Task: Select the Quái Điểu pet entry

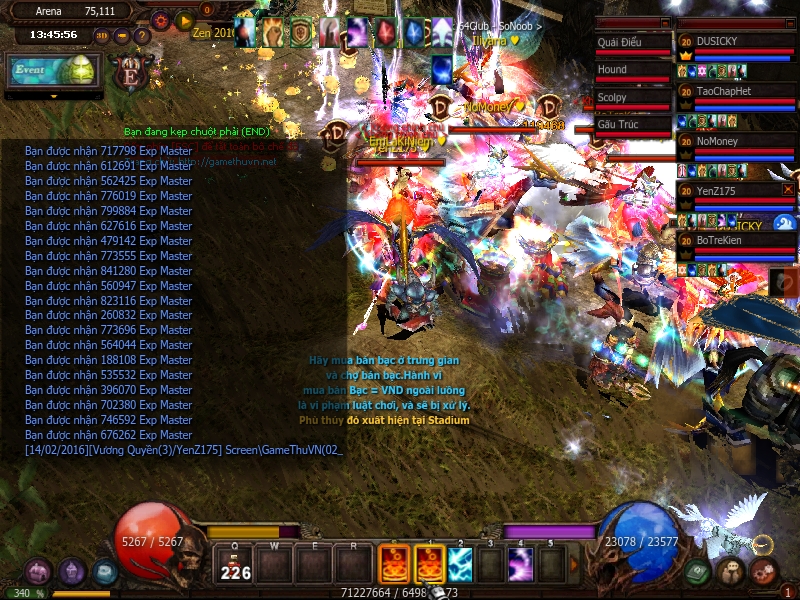Action: pyautogui.click(x=631, y=42)
